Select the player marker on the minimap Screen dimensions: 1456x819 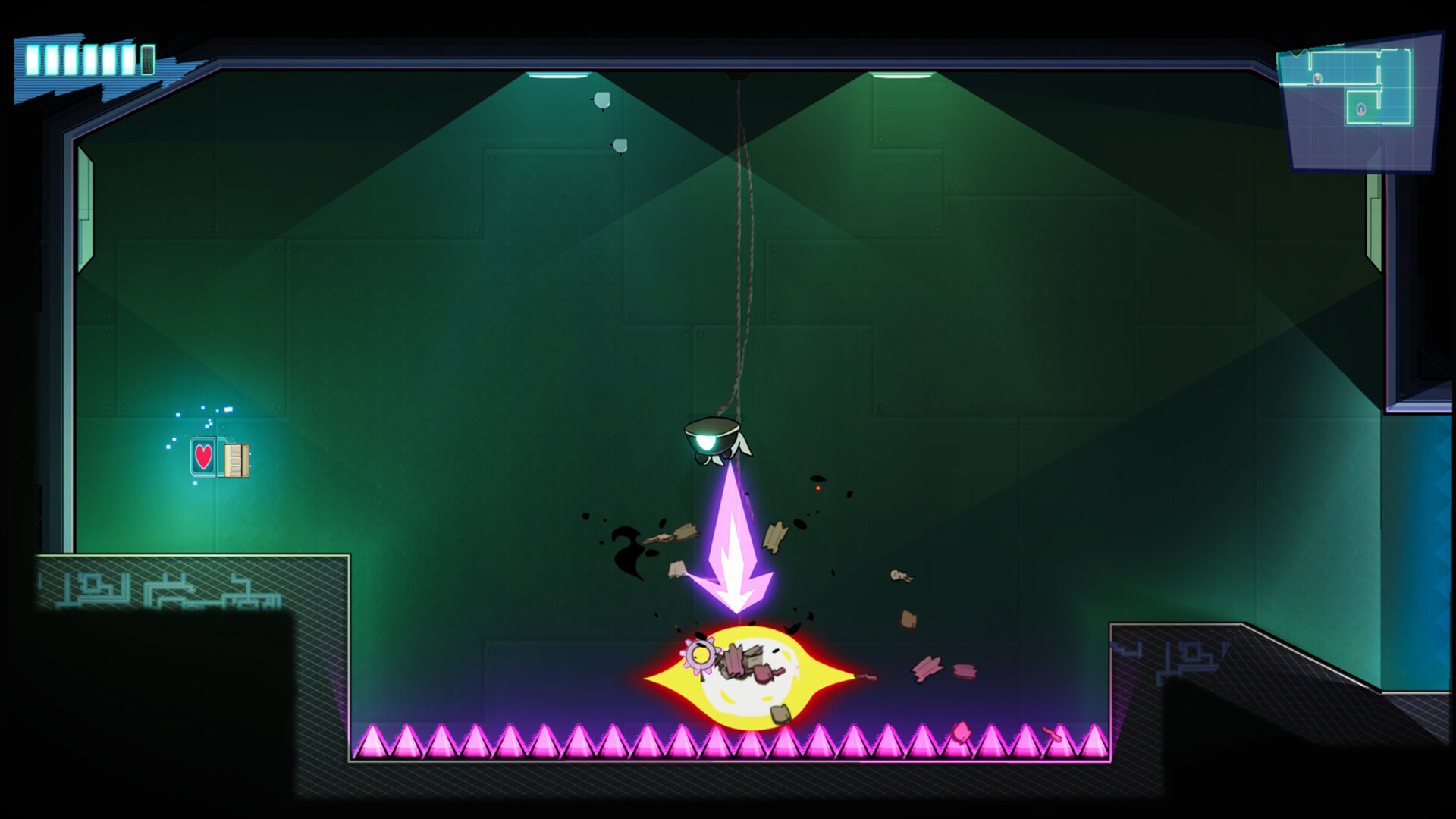[1361, 108]
